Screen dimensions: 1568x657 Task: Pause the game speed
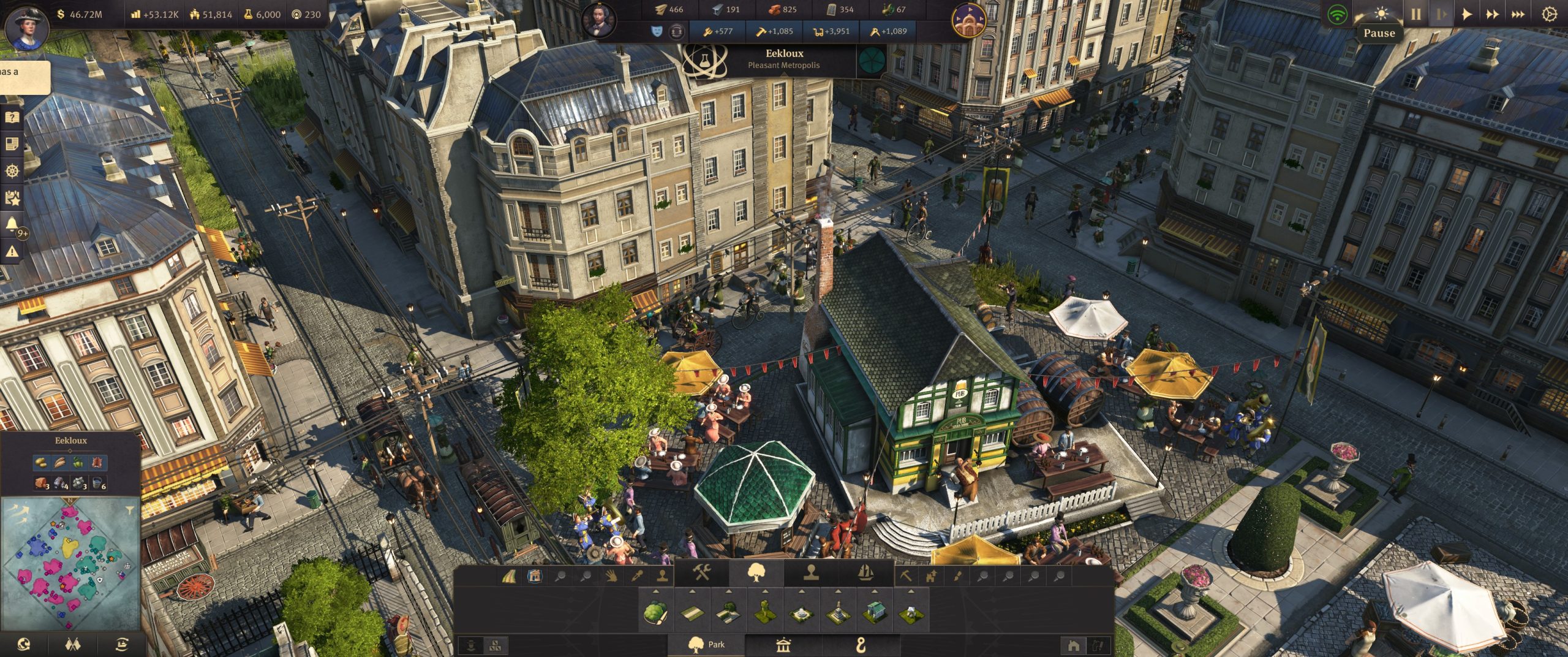[x=1415, y=13]
